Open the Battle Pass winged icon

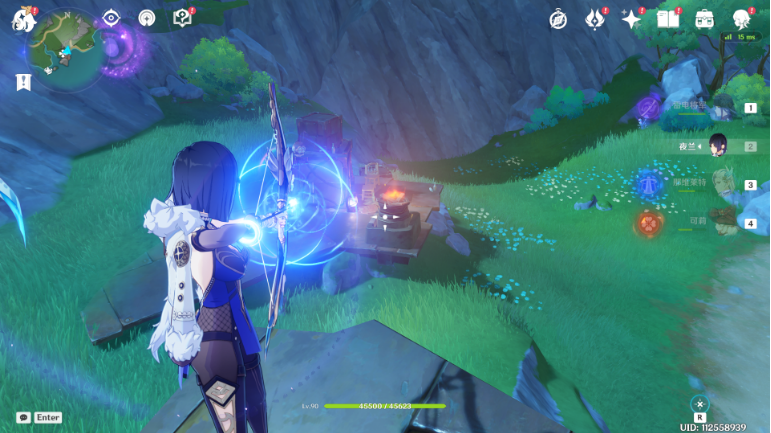pos(595,19)
